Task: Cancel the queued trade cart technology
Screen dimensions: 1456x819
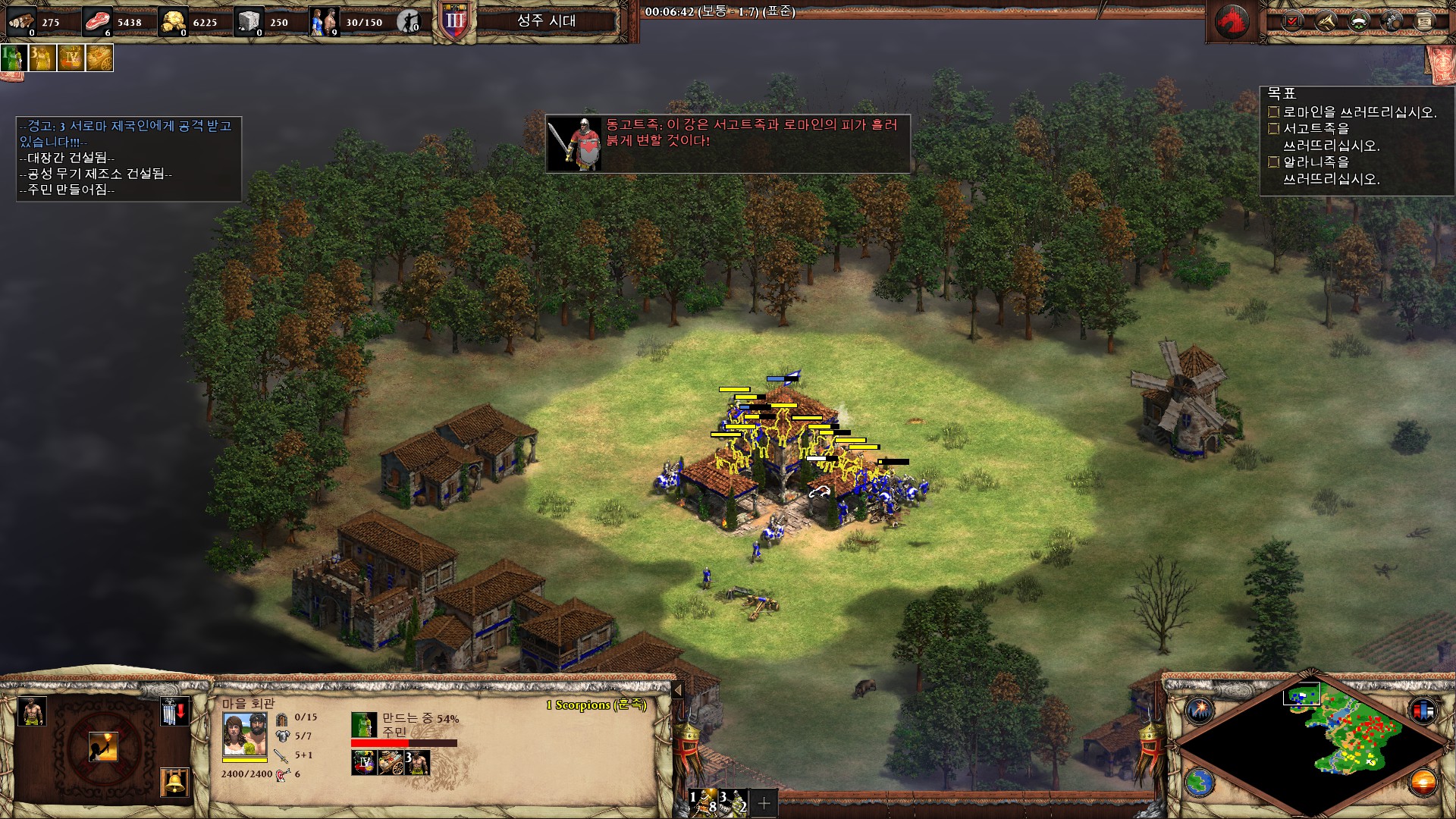Action: (x=391, y=761)
